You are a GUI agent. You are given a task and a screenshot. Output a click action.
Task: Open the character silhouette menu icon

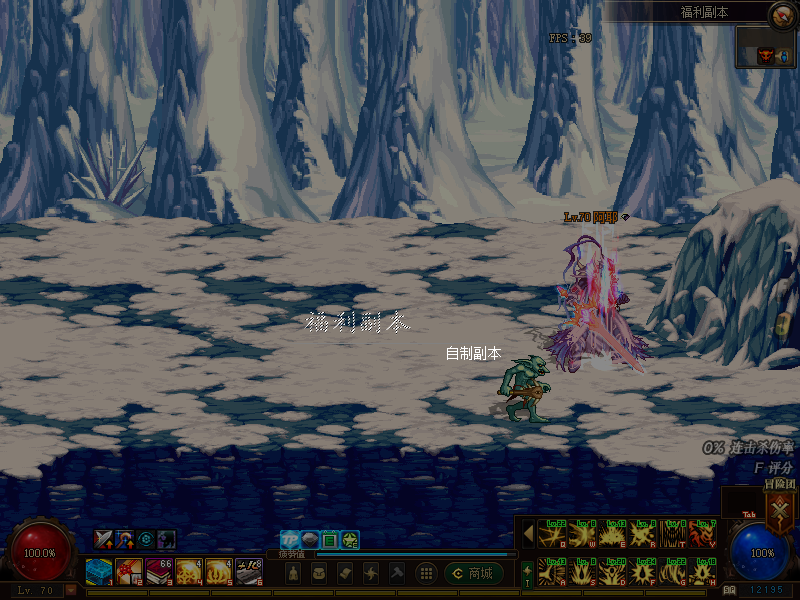point(293,573)
